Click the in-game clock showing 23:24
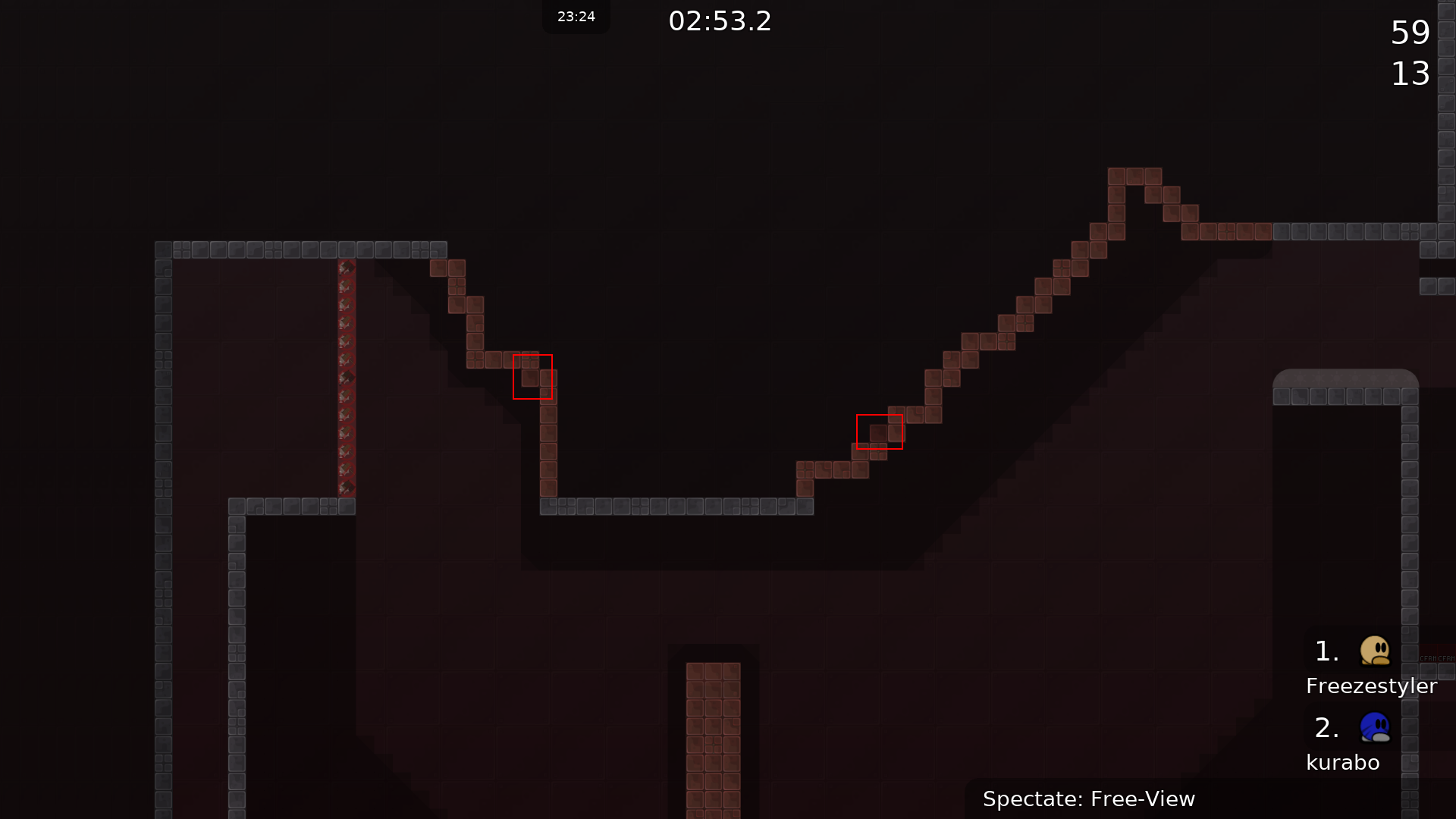This screenshot has width=1456, height=819. point(576,16)
